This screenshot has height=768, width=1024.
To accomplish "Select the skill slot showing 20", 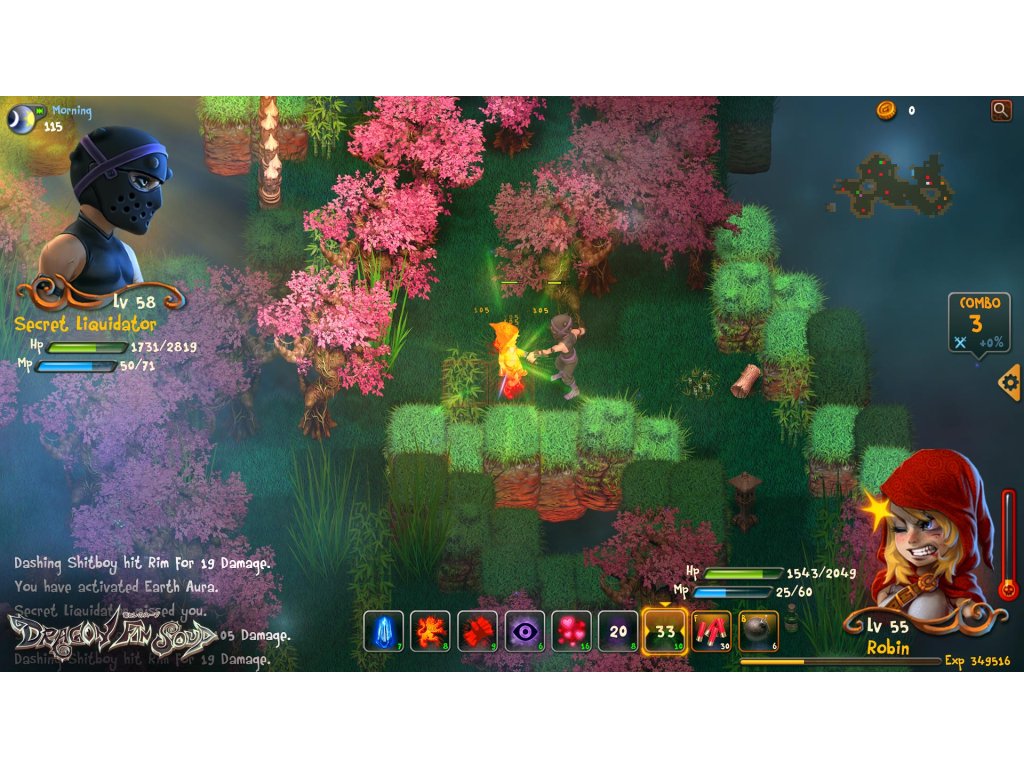I will tap(618, 632).
